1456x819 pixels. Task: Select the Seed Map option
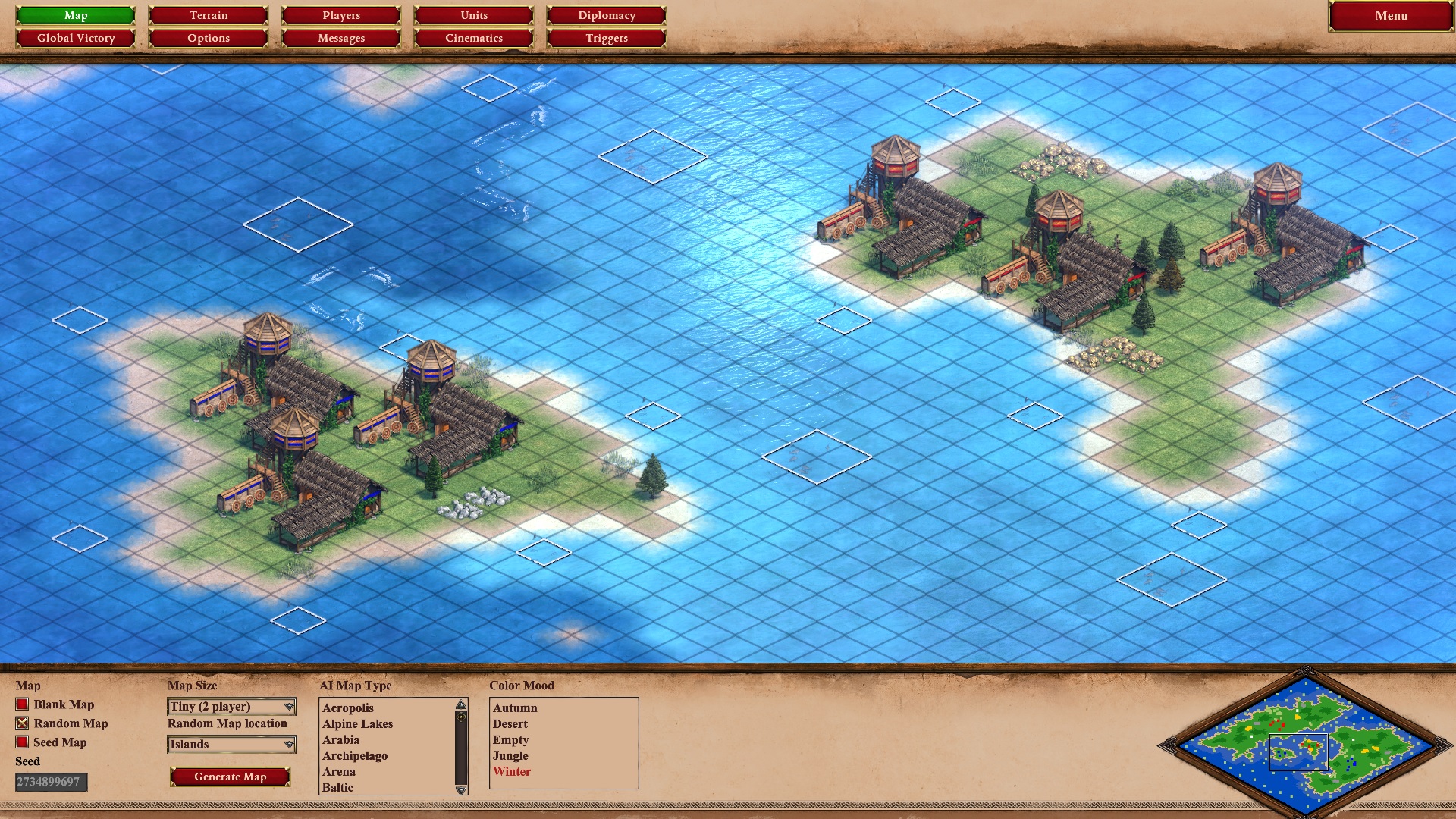pos(22,742)
